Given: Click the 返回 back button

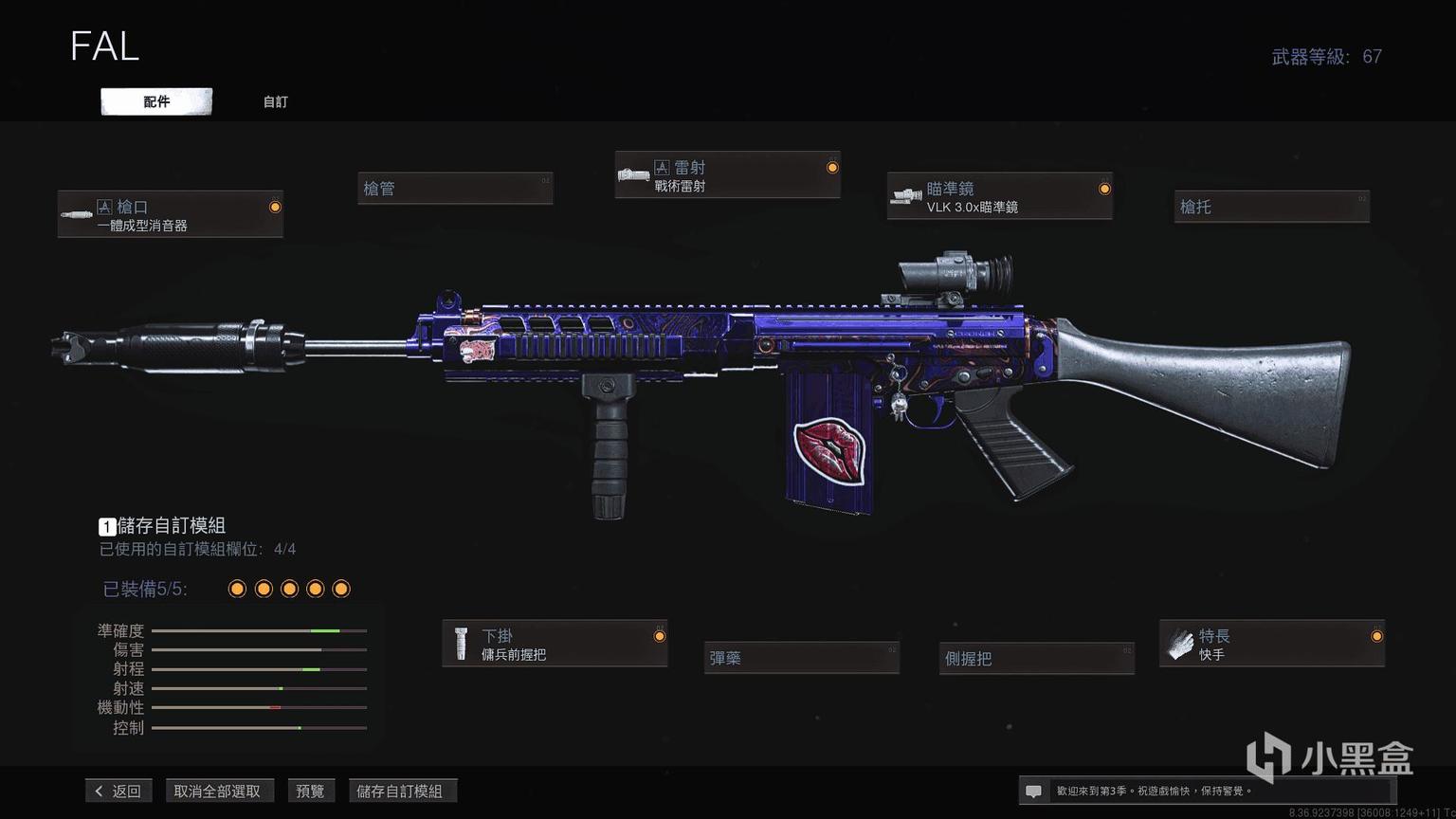Looking at the screenshot, I should click(x=118, y=791).
